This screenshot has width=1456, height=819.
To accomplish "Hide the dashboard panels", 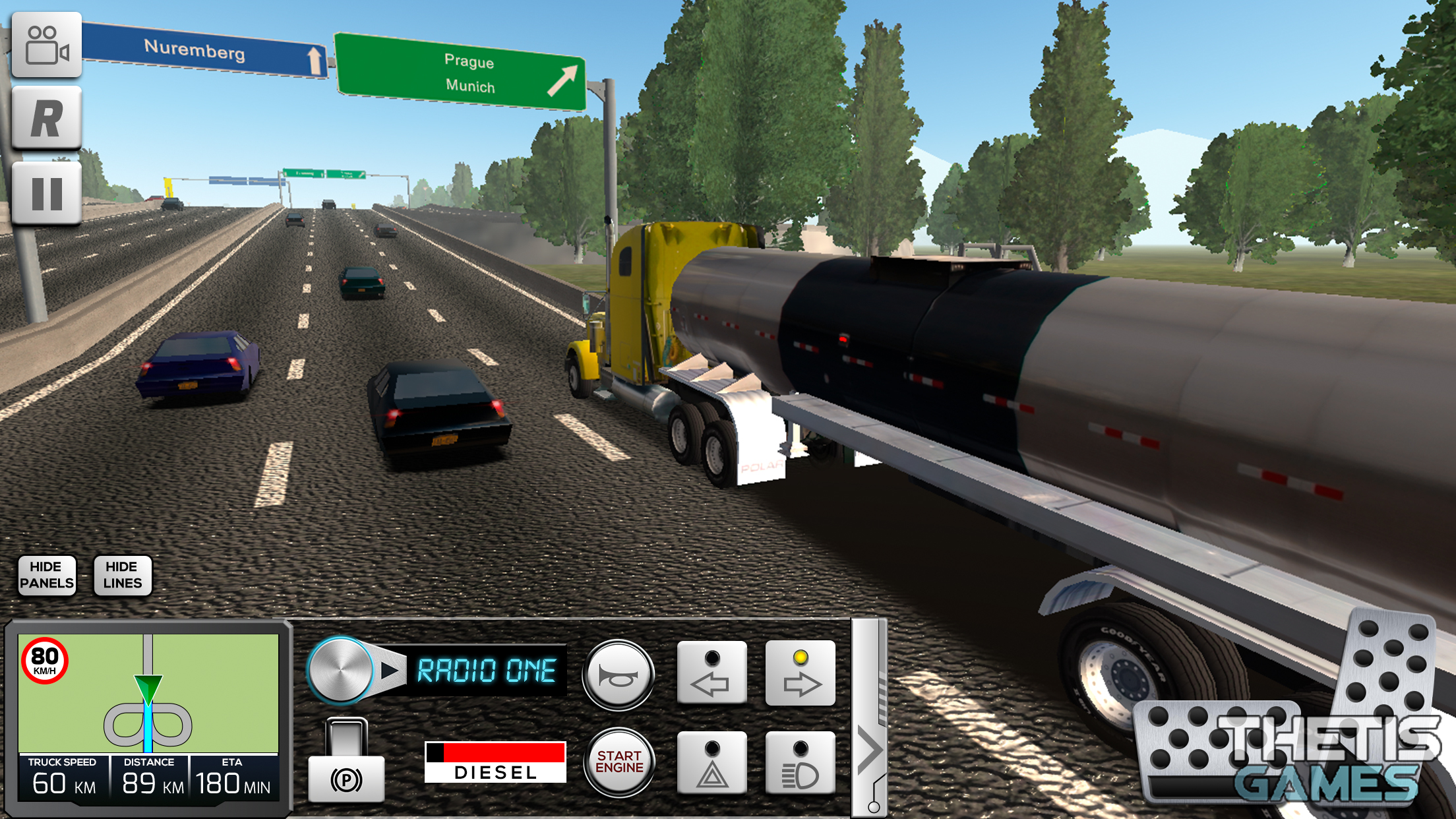I will pyautogui.click(x=47, y=575).
